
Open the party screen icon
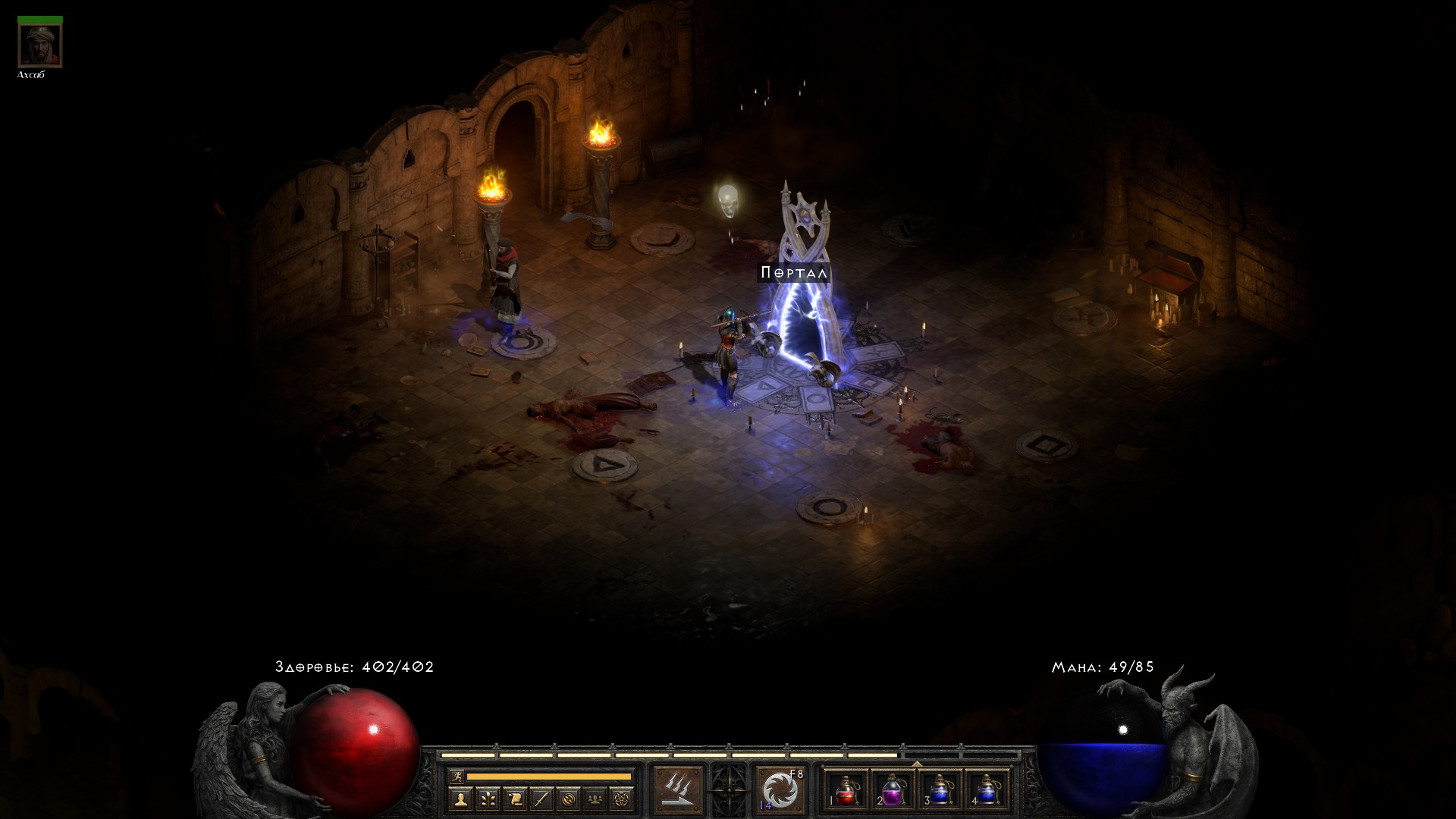point(595,798)
